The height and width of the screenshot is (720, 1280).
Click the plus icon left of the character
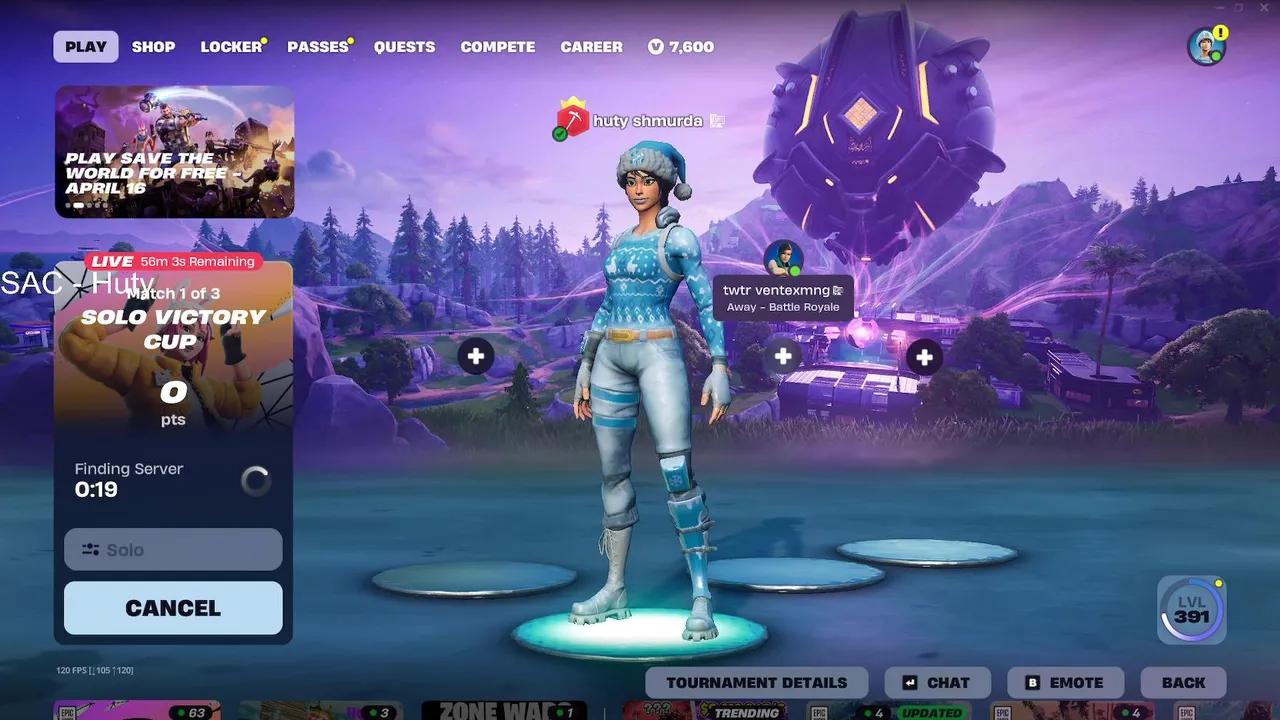[x=476, y=356]
